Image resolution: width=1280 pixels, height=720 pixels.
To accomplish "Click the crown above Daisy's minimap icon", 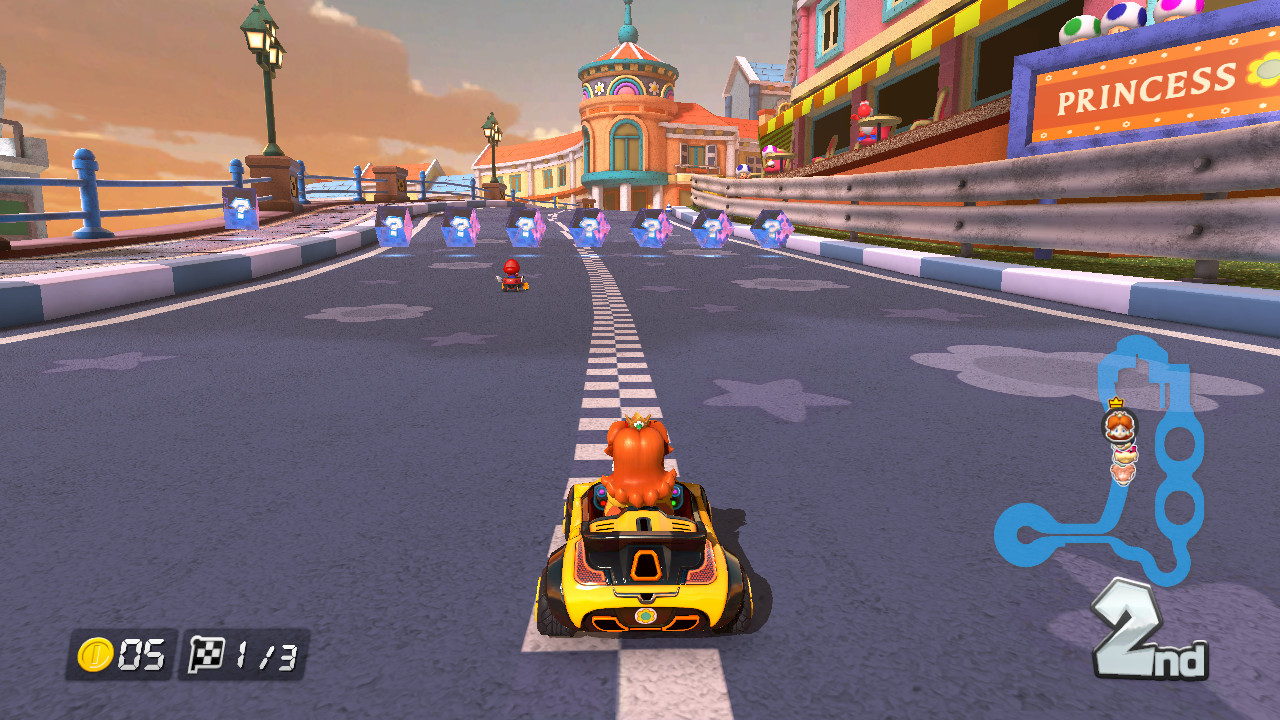I will 1115,402.
